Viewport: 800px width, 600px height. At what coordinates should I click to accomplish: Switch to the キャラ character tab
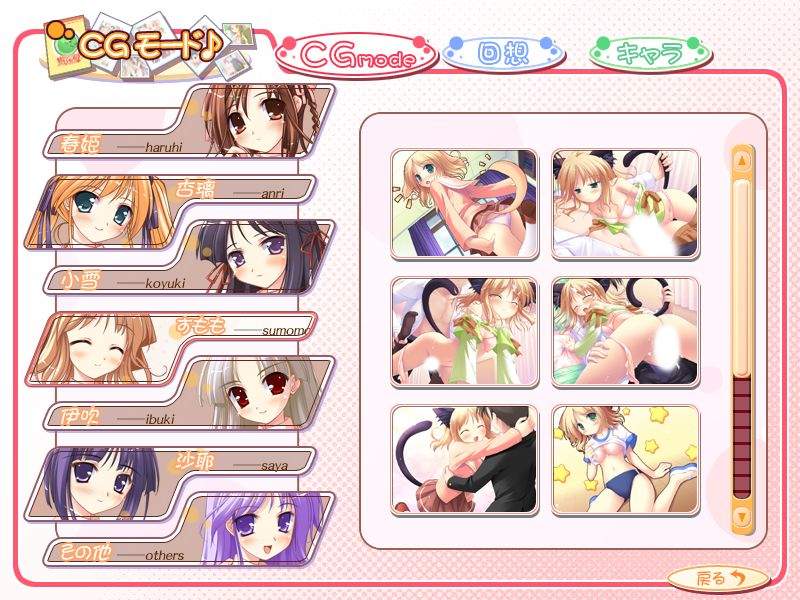pyautogui.click(x=650, y=53)
